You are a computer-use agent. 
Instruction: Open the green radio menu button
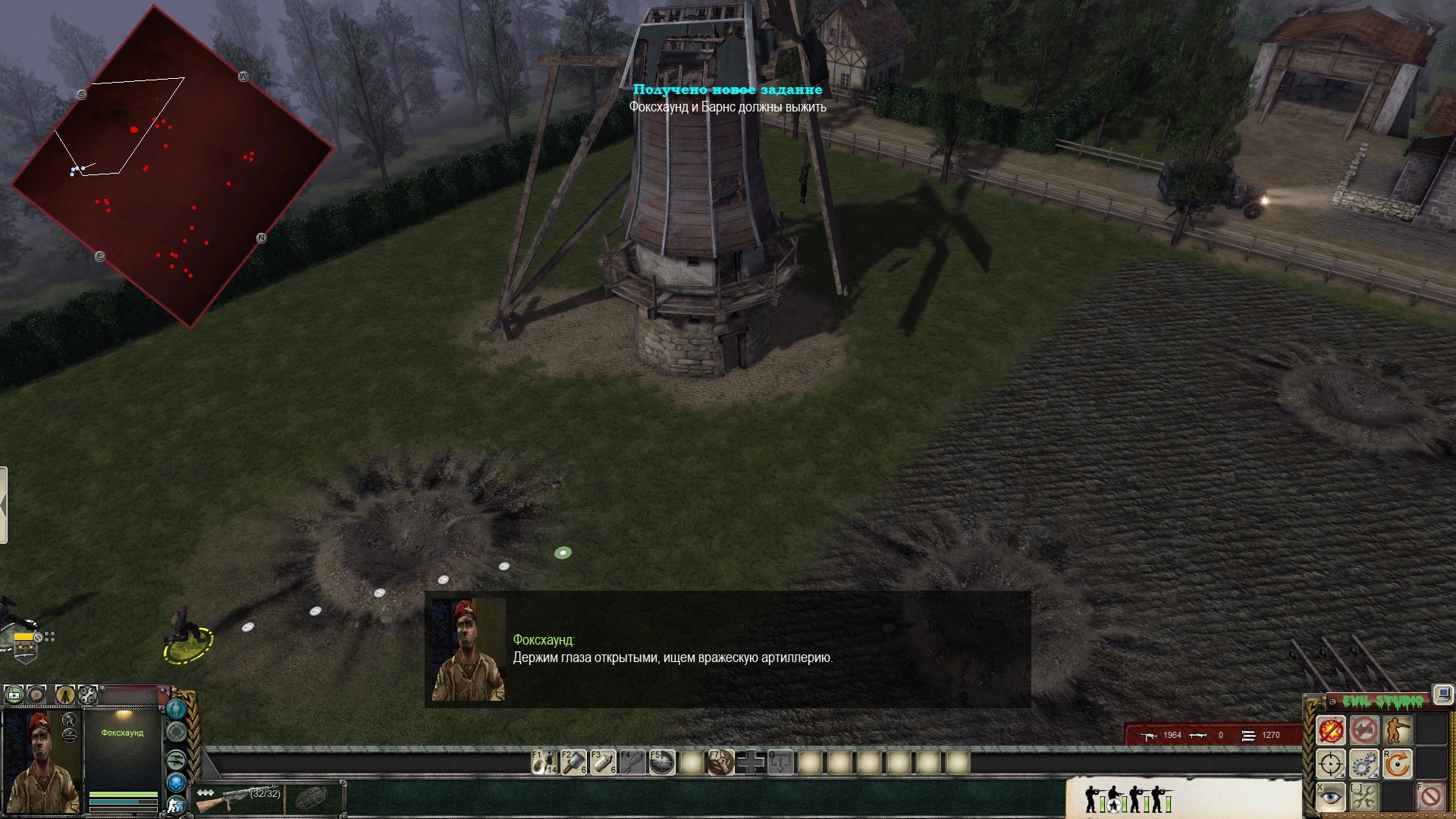[14, 694]
